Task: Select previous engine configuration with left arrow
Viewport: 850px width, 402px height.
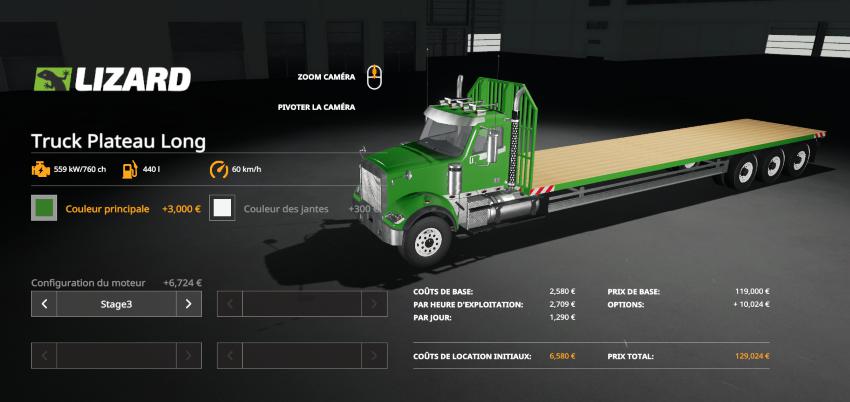Action: tap(44, 304)
